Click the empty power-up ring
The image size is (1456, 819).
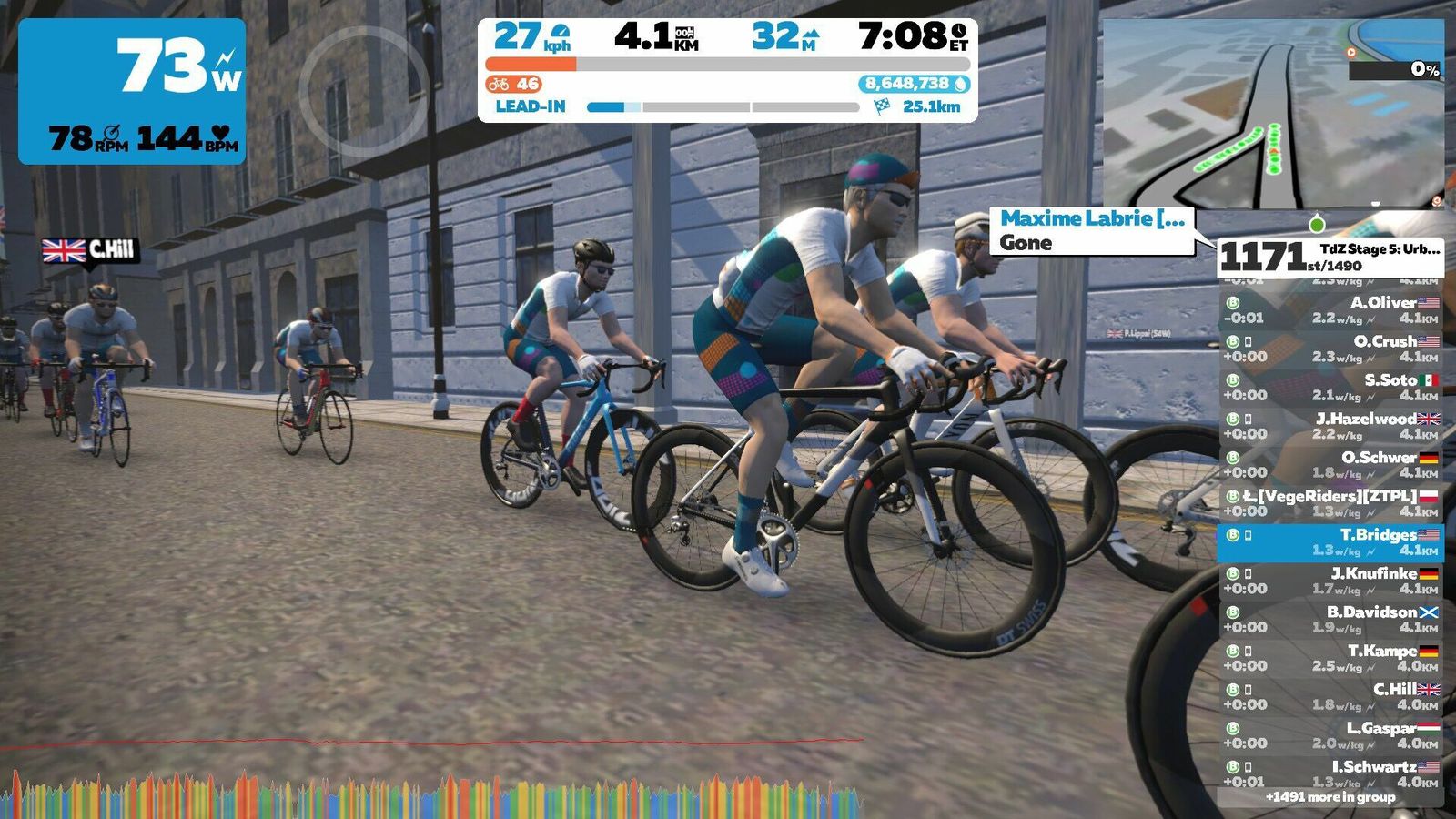363,89
